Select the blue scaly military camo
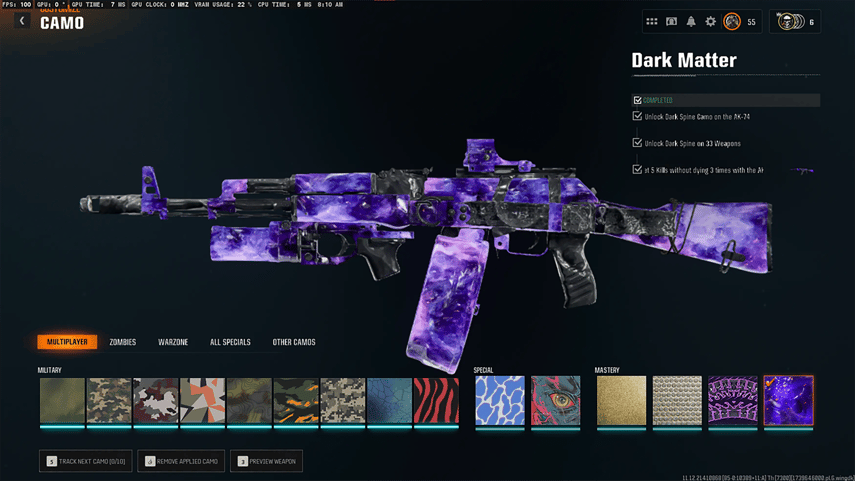This screenshot has width=855, height=481. [x=389, y=400]
